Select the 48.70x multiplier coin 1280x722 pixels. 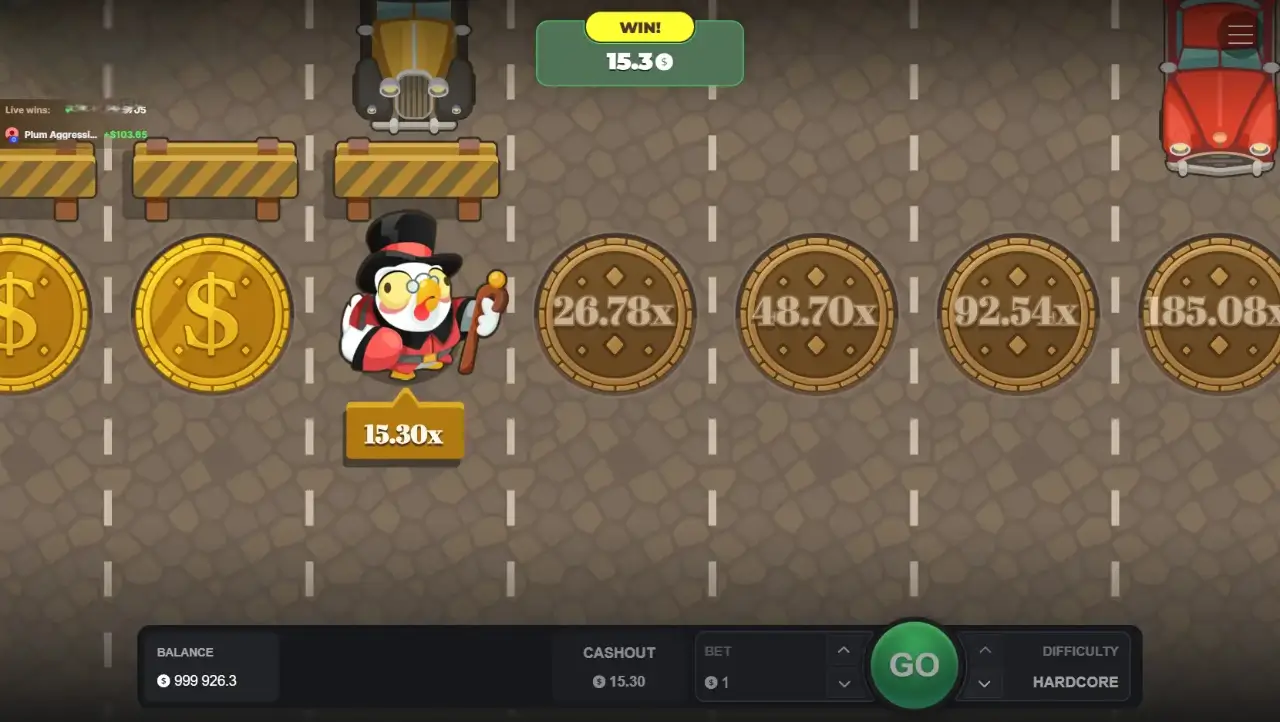coord(815,313)
